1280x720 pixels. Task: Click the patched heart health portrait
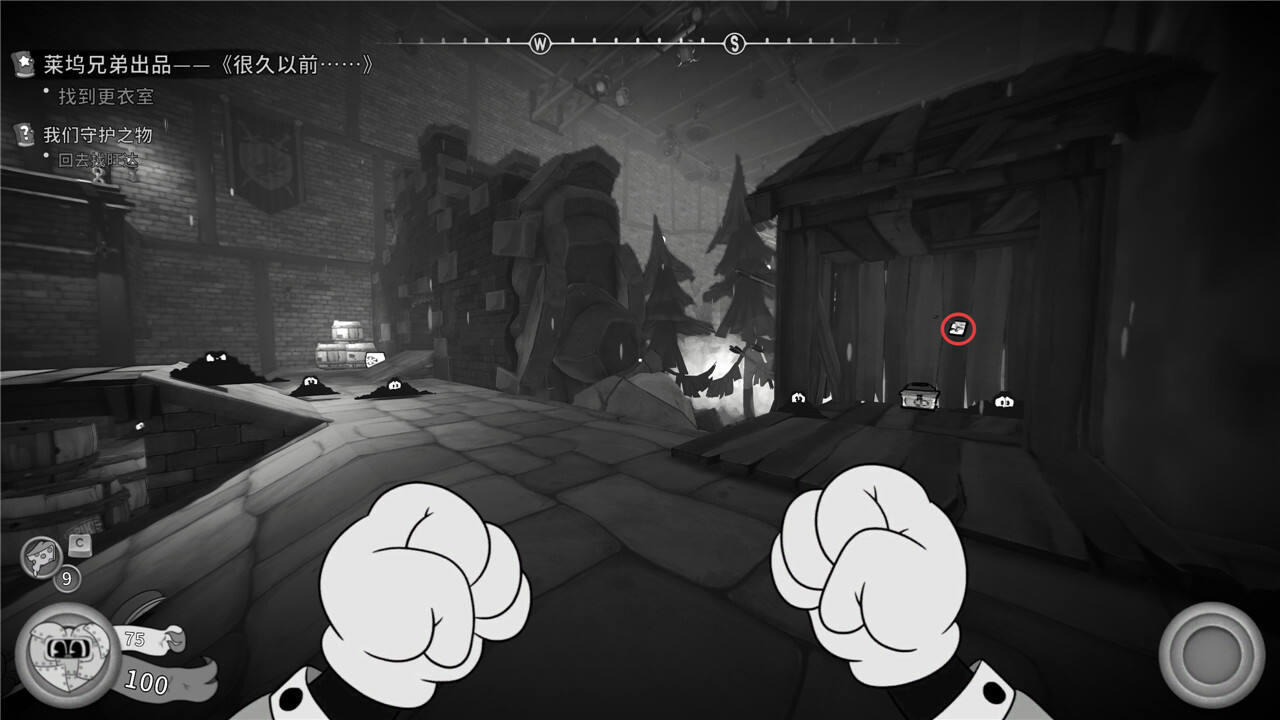pos(67,654)
